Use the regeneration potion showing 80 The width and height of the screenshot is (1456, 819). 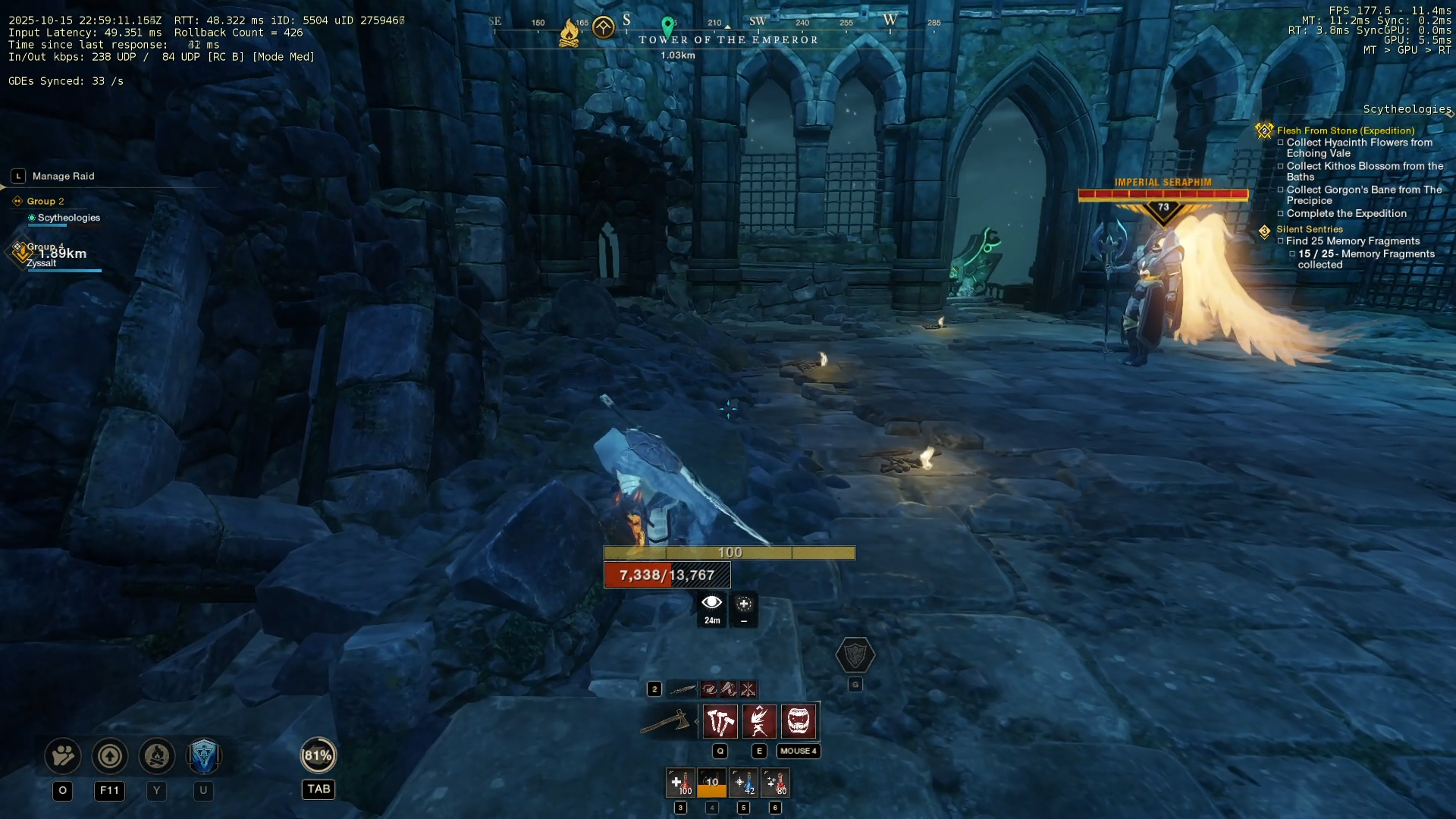(x=775, y=783)
